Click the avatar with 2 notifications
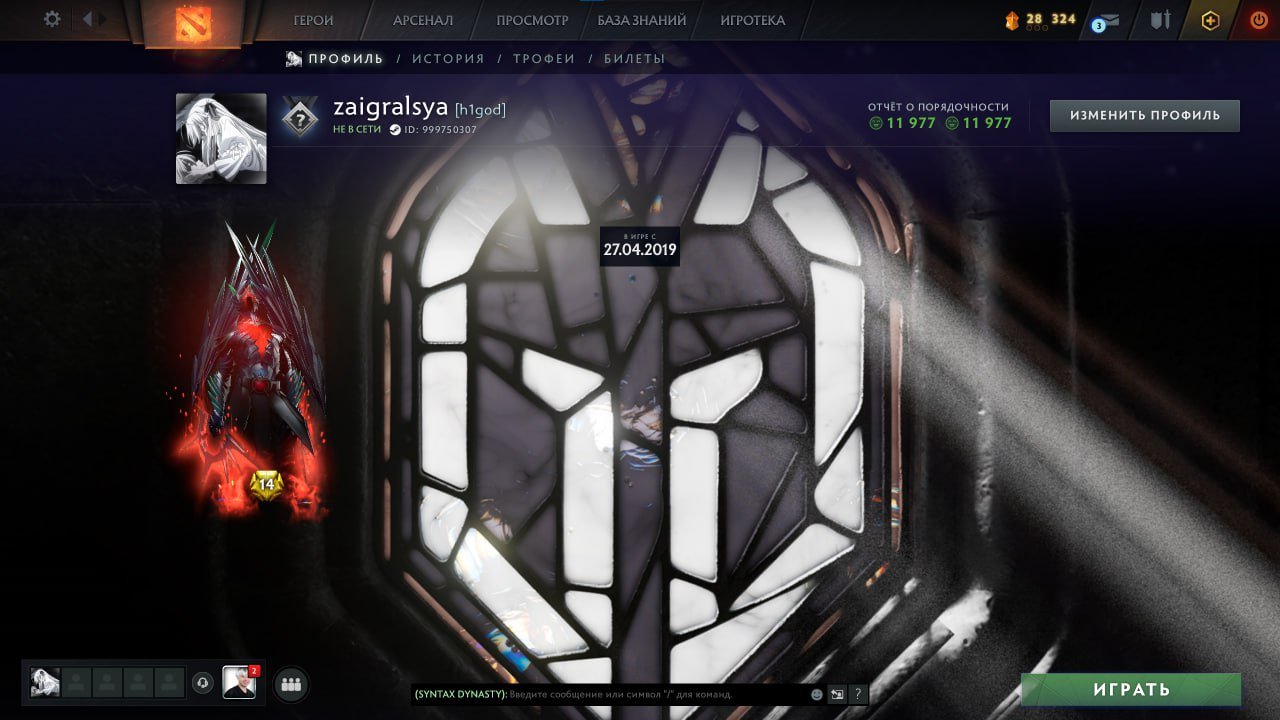The width and height of the screenshot is (1280, 720). click(x=238, y=683)
